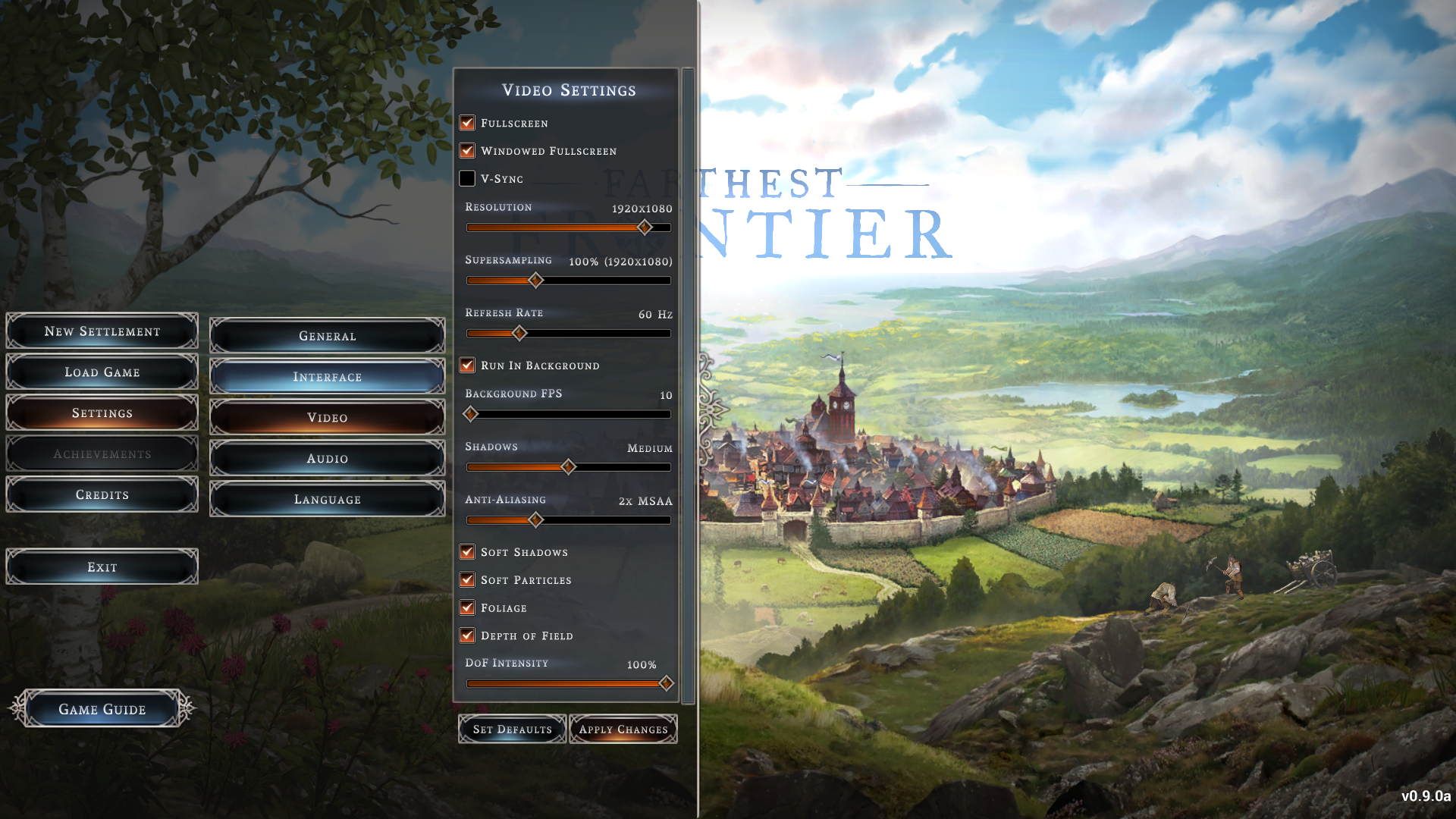The height and width of the screenshot is (819, 1456).
Task: Disable Windowed Fullscreen
Action: click(x=467, y=151)
